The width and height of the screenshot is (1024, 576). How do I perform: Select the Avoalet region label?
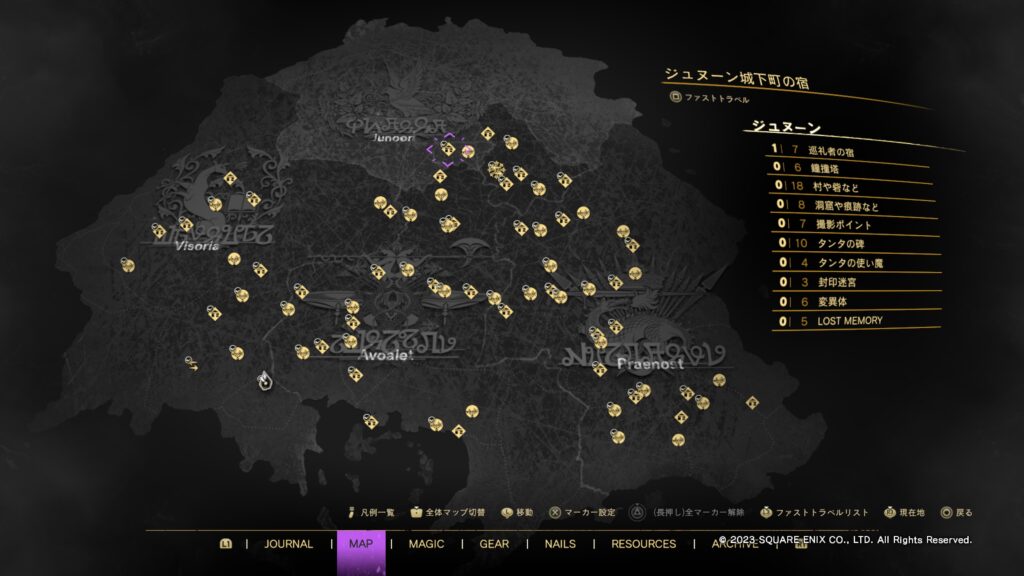click(385, 354)
